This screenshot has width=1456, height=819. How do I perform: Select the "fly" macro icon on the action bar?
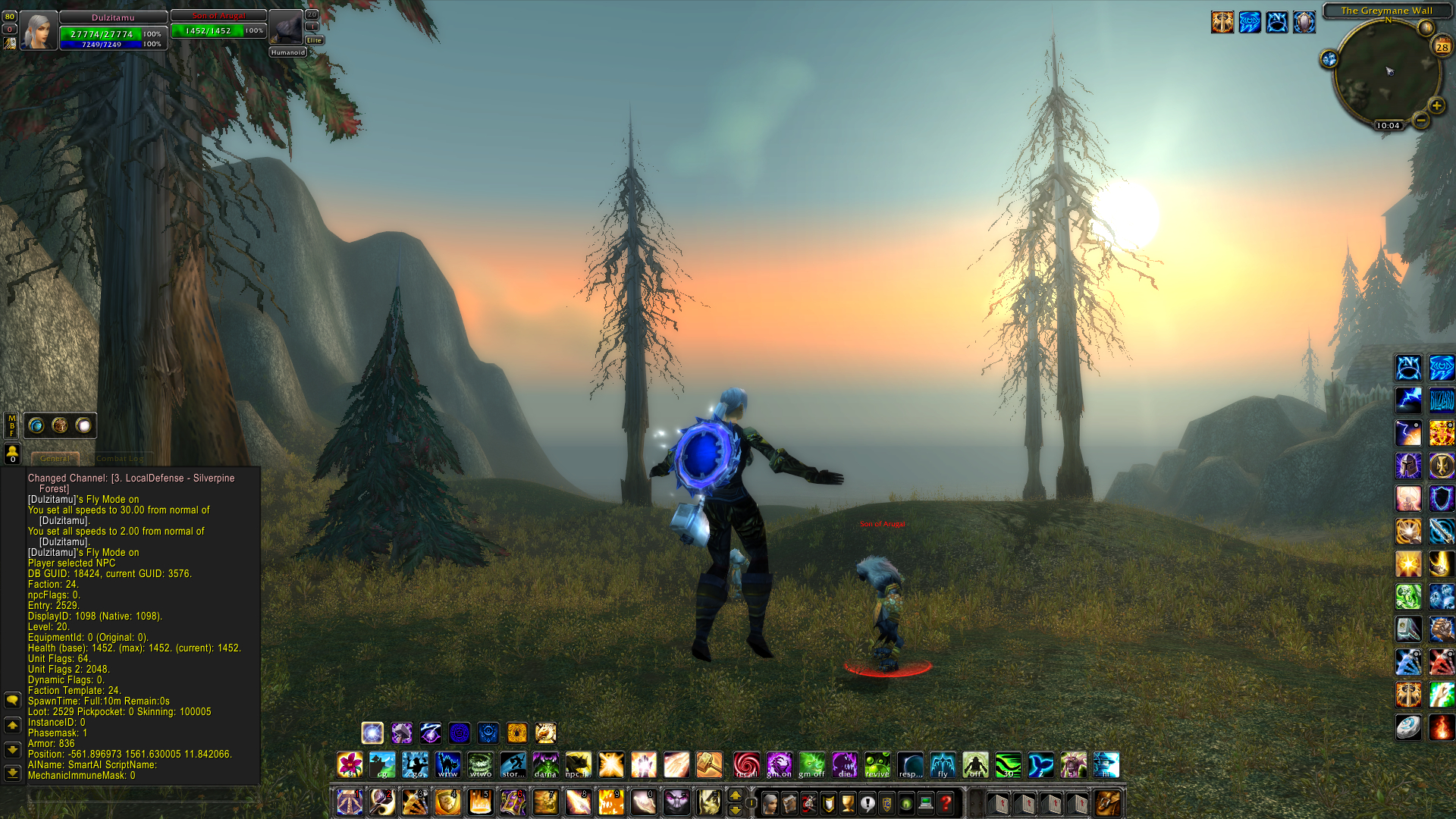tap(943, 765)
